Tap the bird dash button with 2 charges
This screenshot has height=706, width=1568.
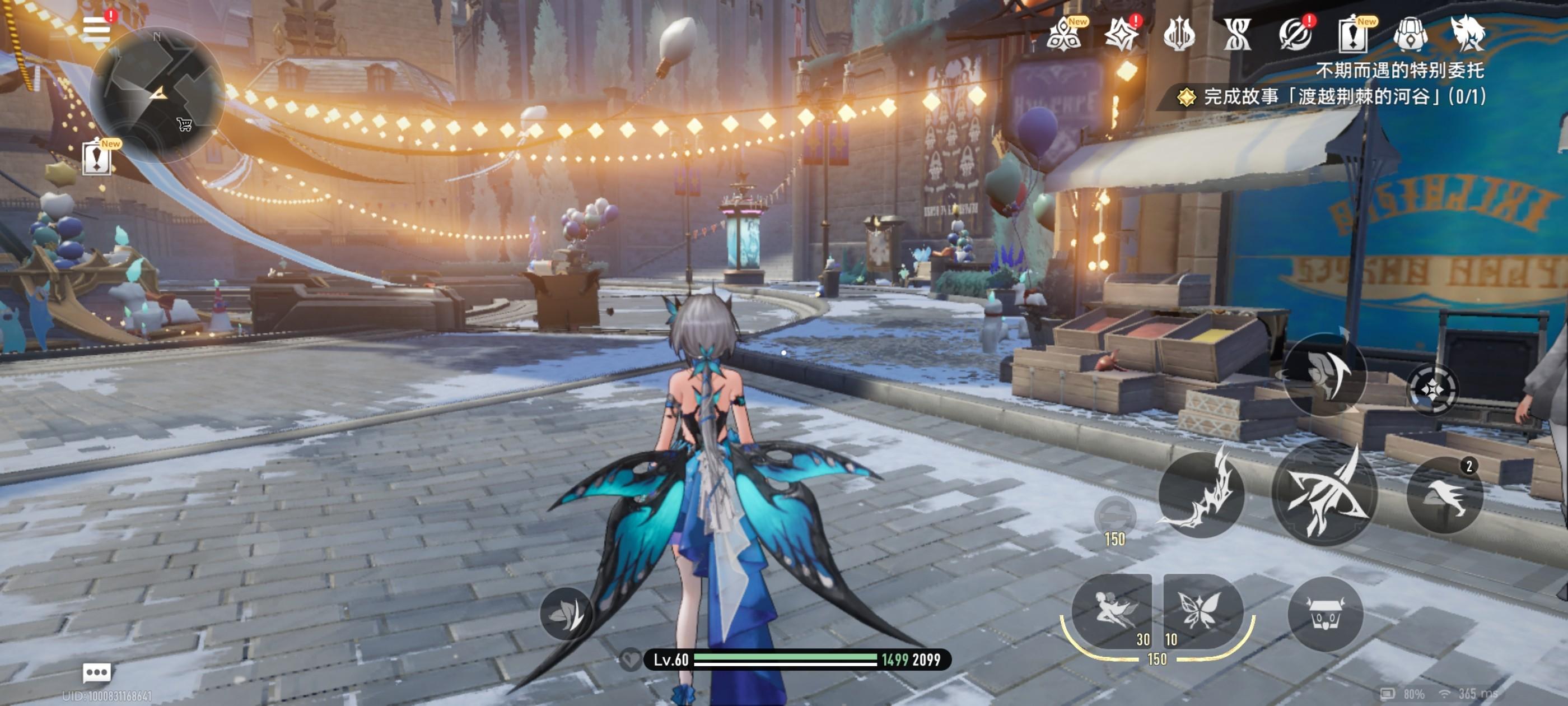coord(1445,495)
